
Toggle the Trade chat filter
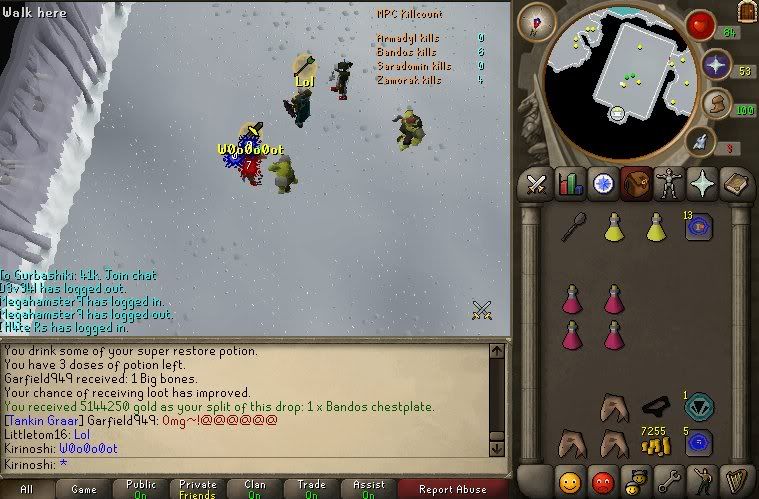pyautogui.click(x=312, y=489)
